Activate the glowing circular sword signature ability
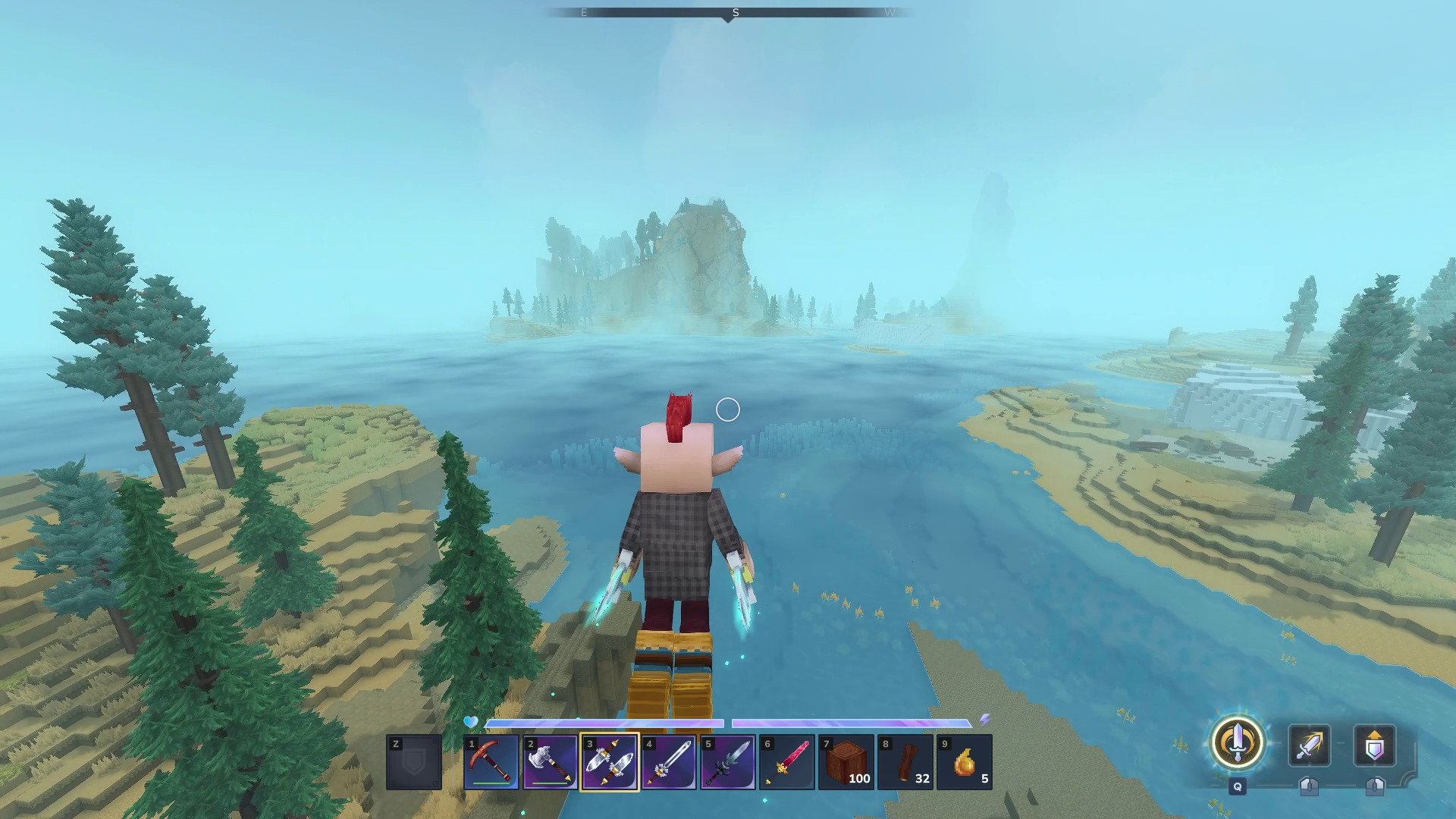The image size is (1456, 819). coord(1238,743)
